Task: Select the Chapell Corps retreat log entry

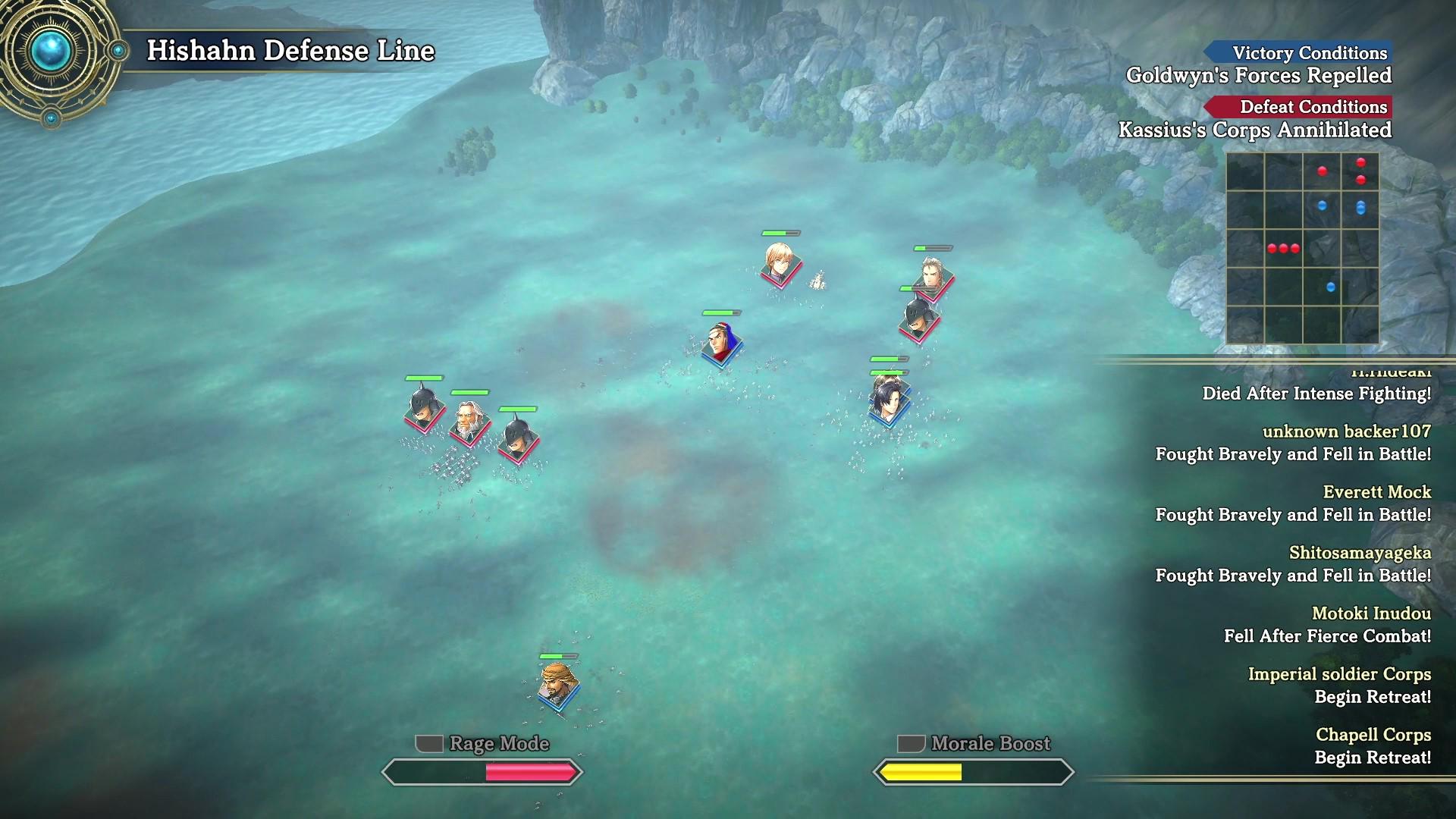Action: (1373, 735)
